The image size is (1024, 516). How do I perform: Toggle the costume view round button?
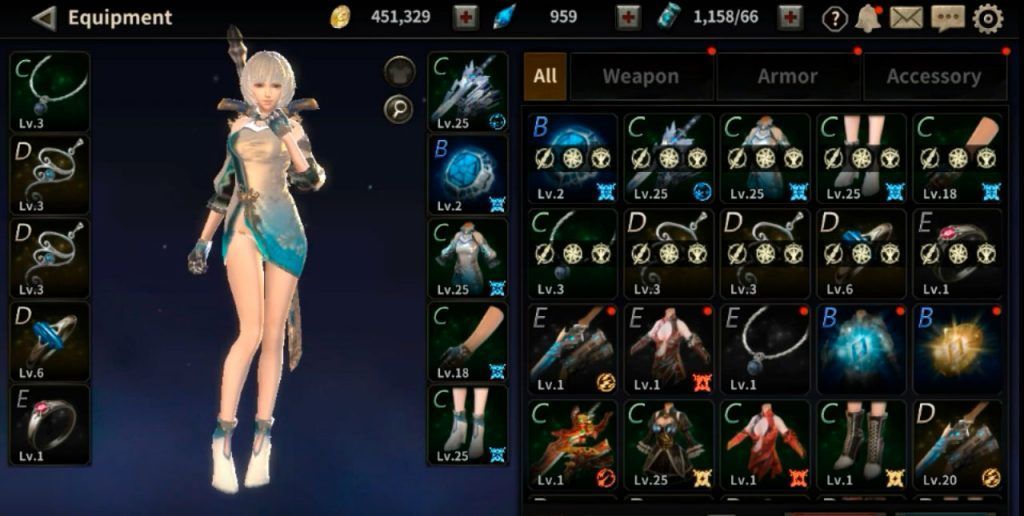[399, 71]
